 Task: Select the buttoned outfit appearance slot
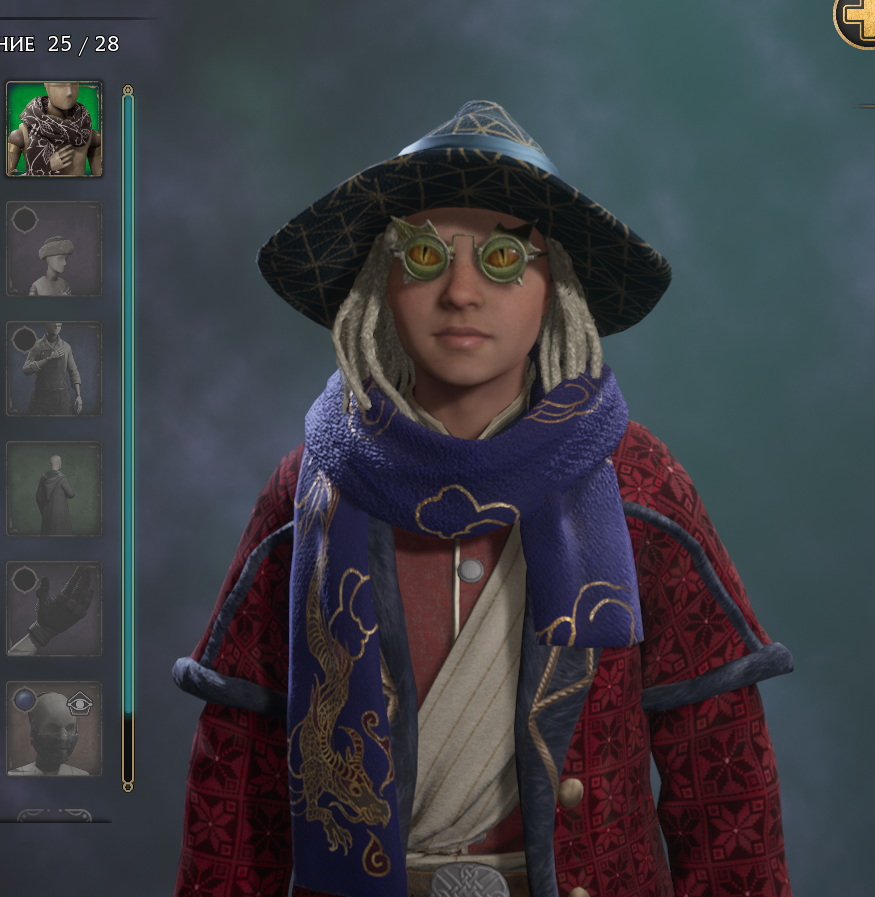[x=54, y=369]
